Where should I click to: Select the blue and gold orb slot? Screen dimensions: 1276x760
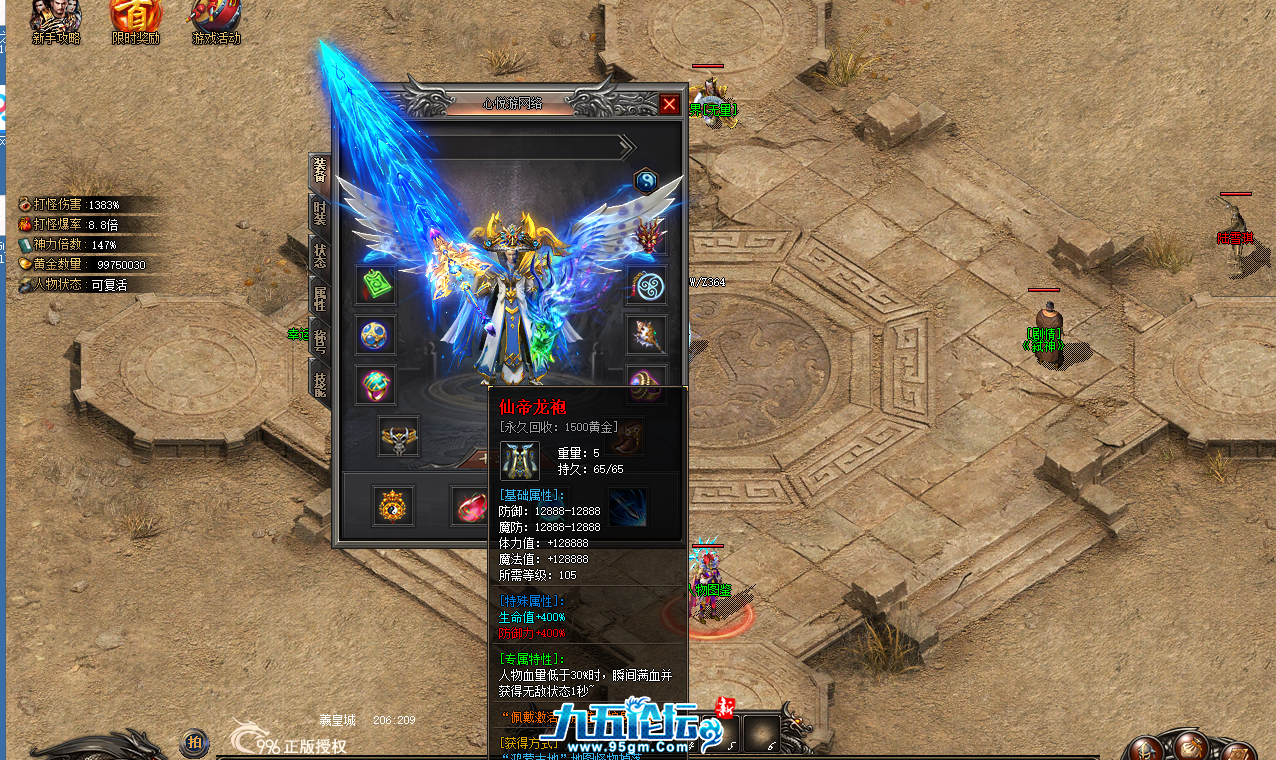click(376, 335)
